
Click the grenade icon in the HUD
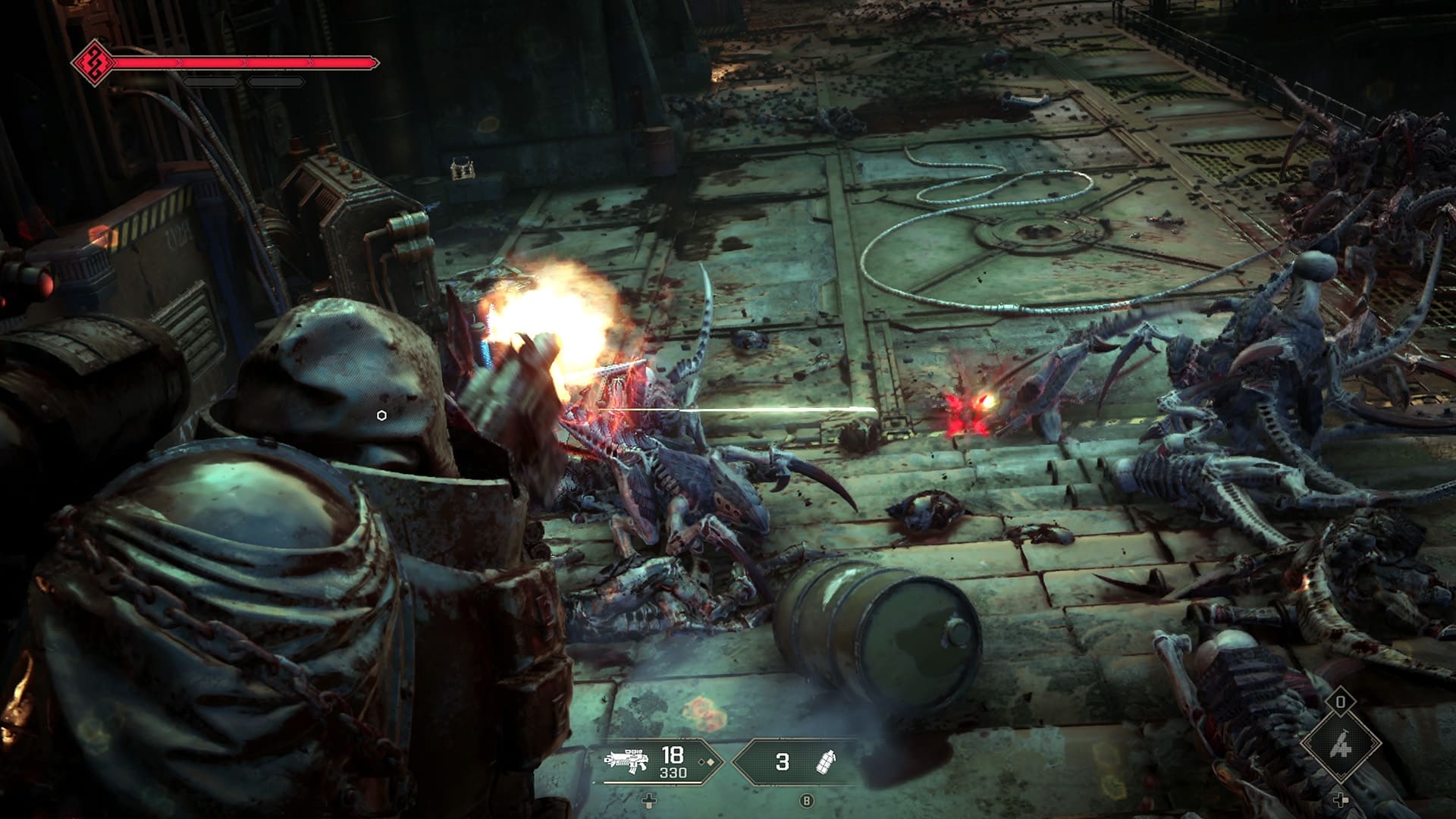(827, 763)
